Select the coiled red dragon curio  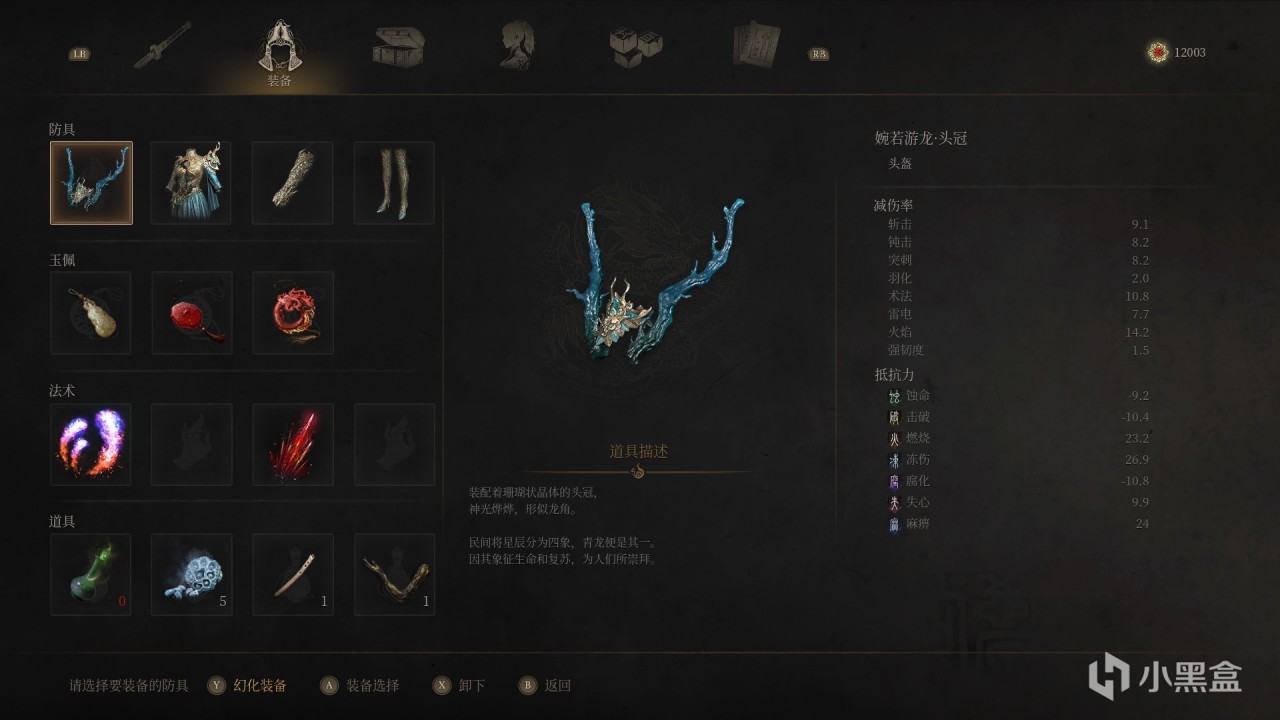click(x=292, y=313)
